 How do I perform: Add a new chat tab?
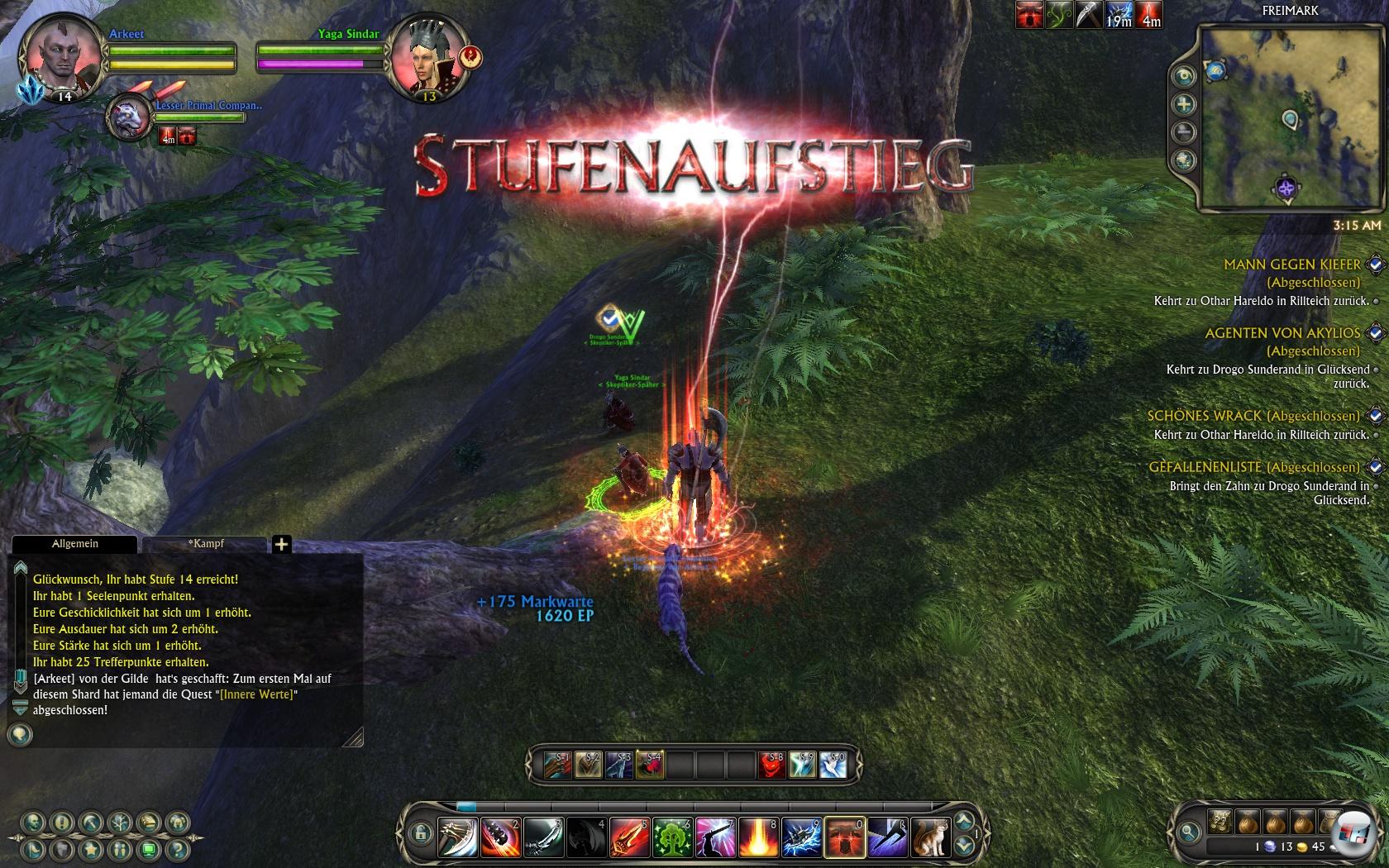[281, 544]
